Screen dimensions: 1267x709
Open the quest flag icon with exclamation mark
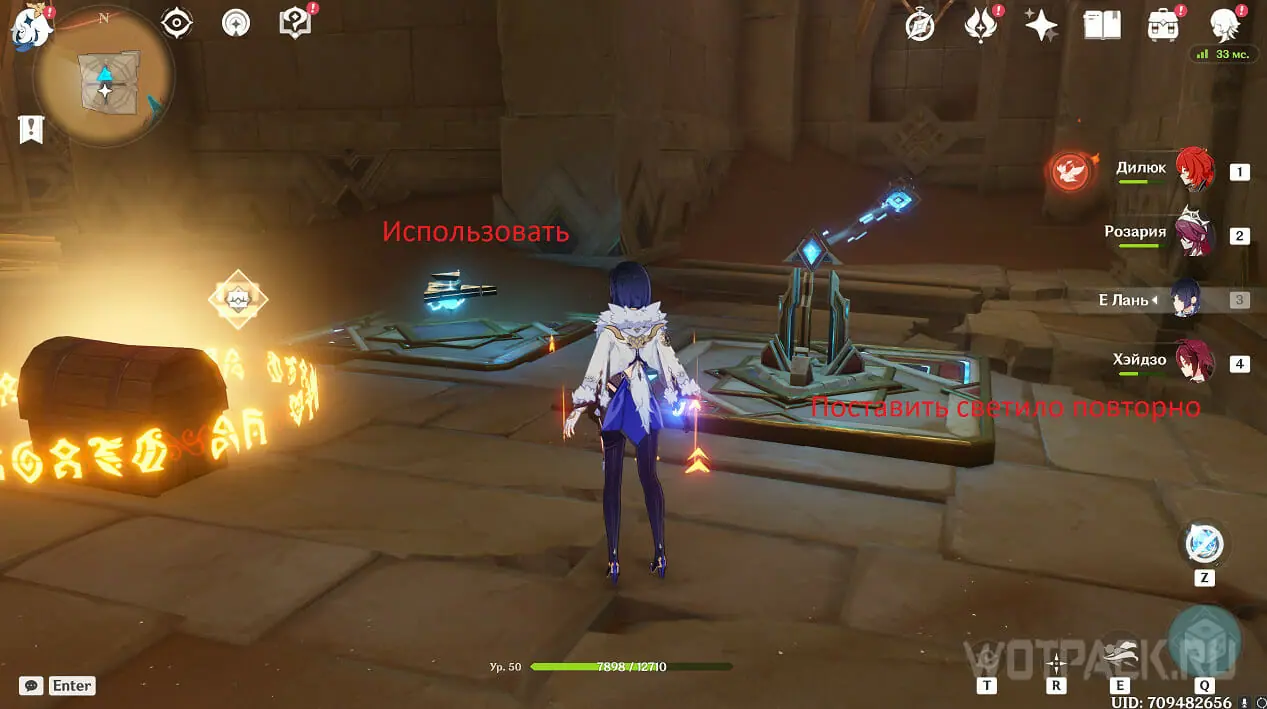coord(31,129)
